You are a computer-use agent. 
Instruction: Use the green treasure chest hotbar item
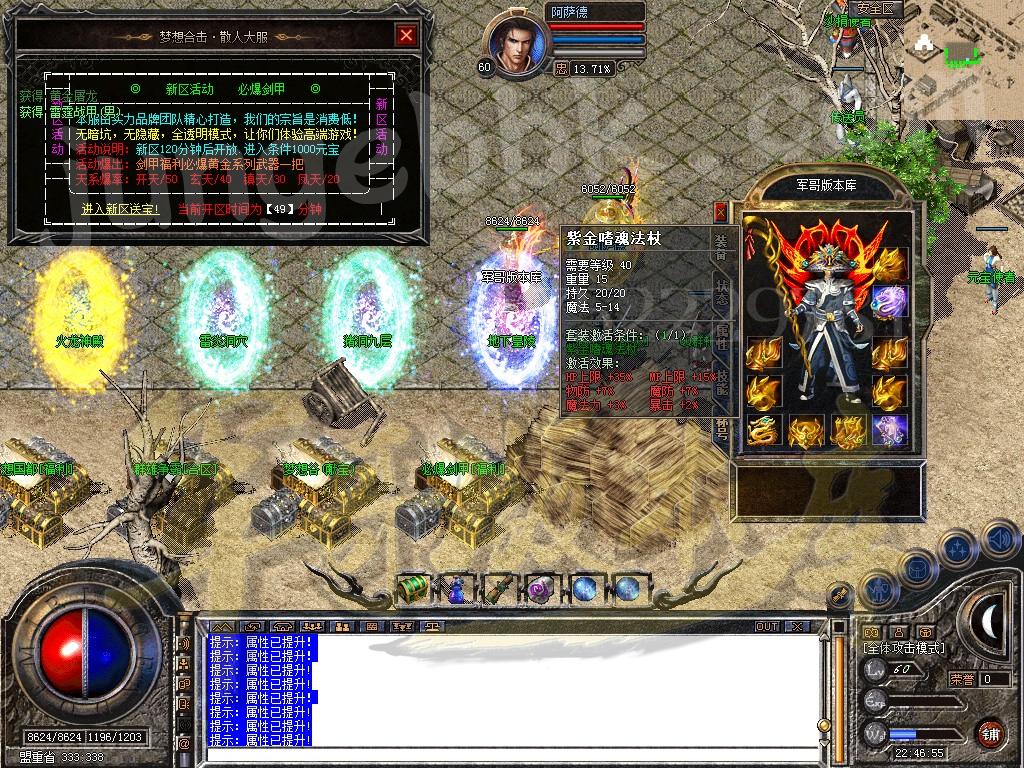[x=413, y=588]
